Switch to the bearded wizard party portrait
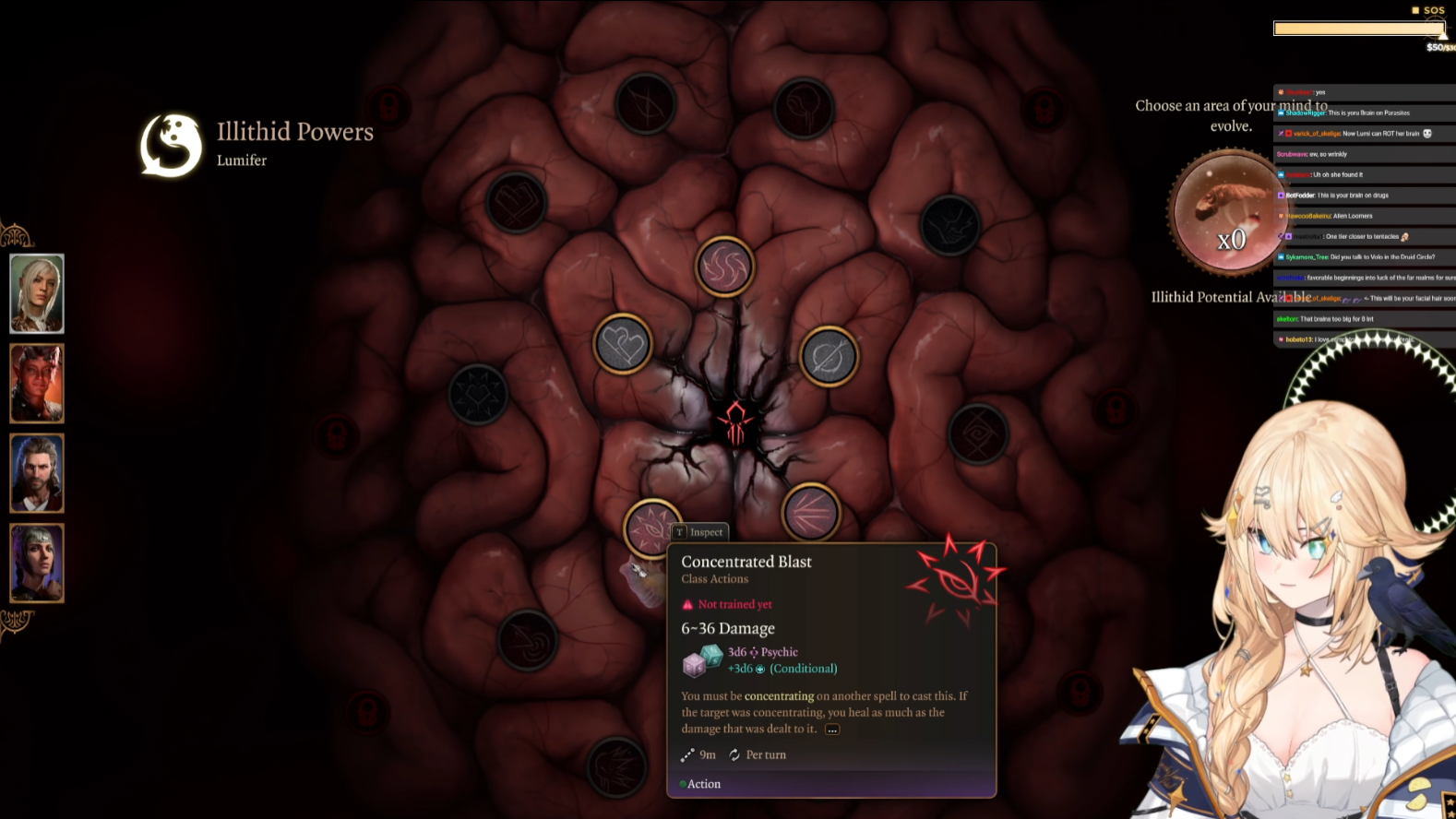 click(37, 473)
